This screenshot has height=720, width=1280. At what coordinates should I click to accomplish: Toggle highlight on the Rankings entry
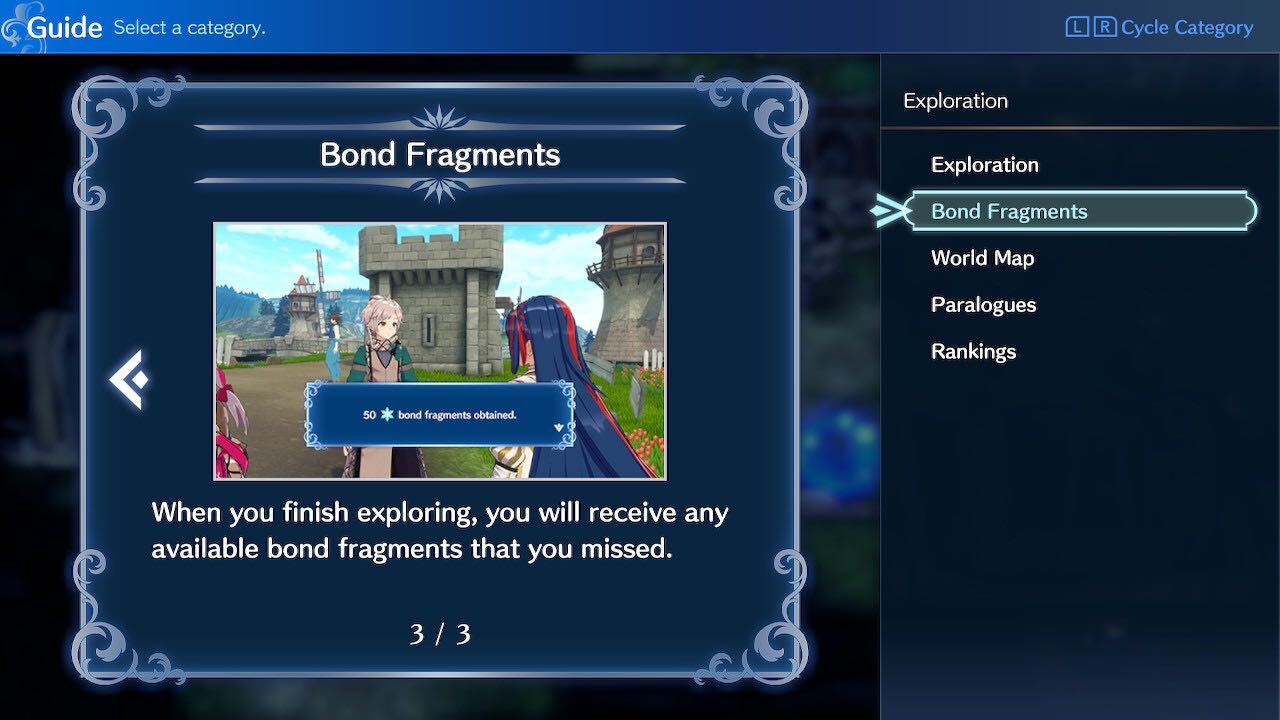click(x=973, y=351)
